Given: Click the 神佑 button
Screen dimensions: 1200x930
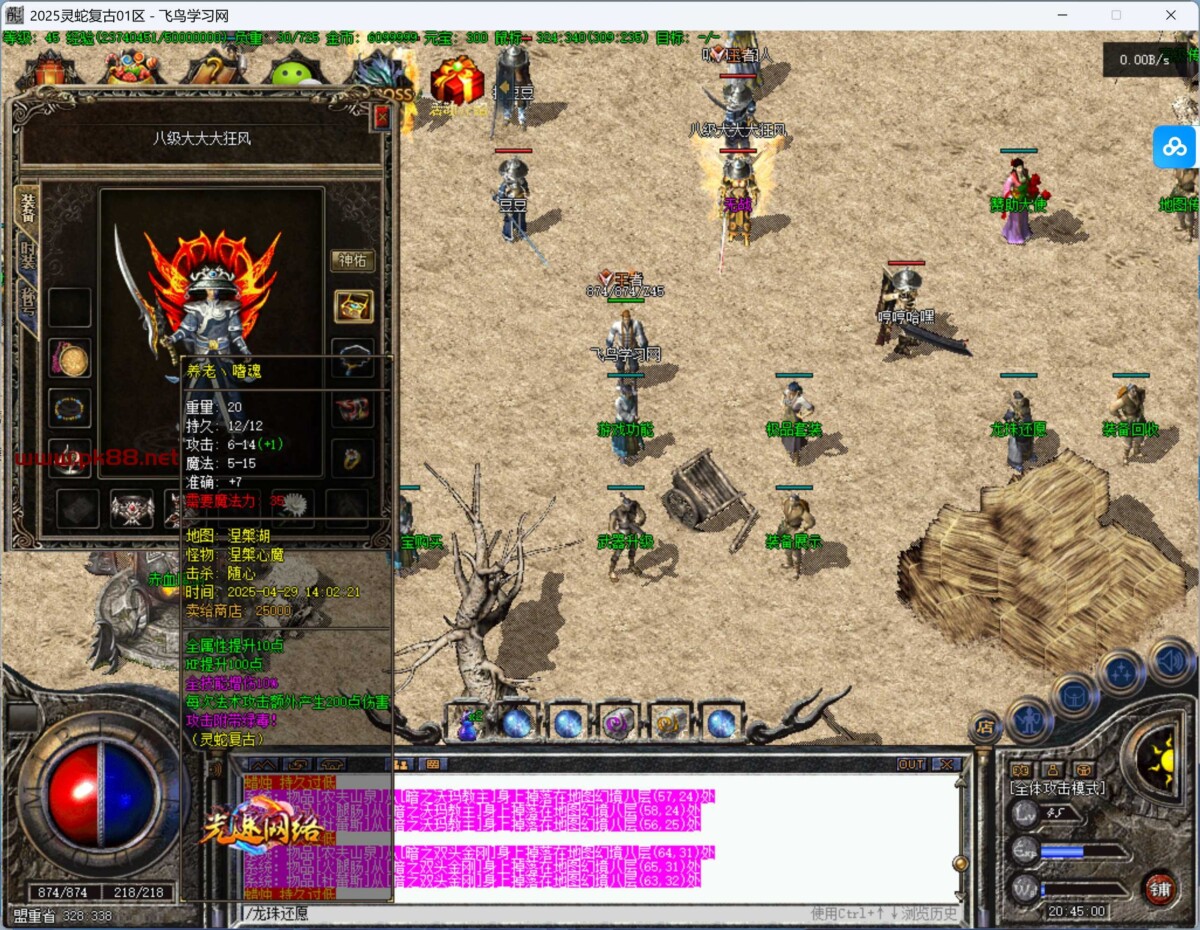Looking at the screenshot, I should [353, 261].
